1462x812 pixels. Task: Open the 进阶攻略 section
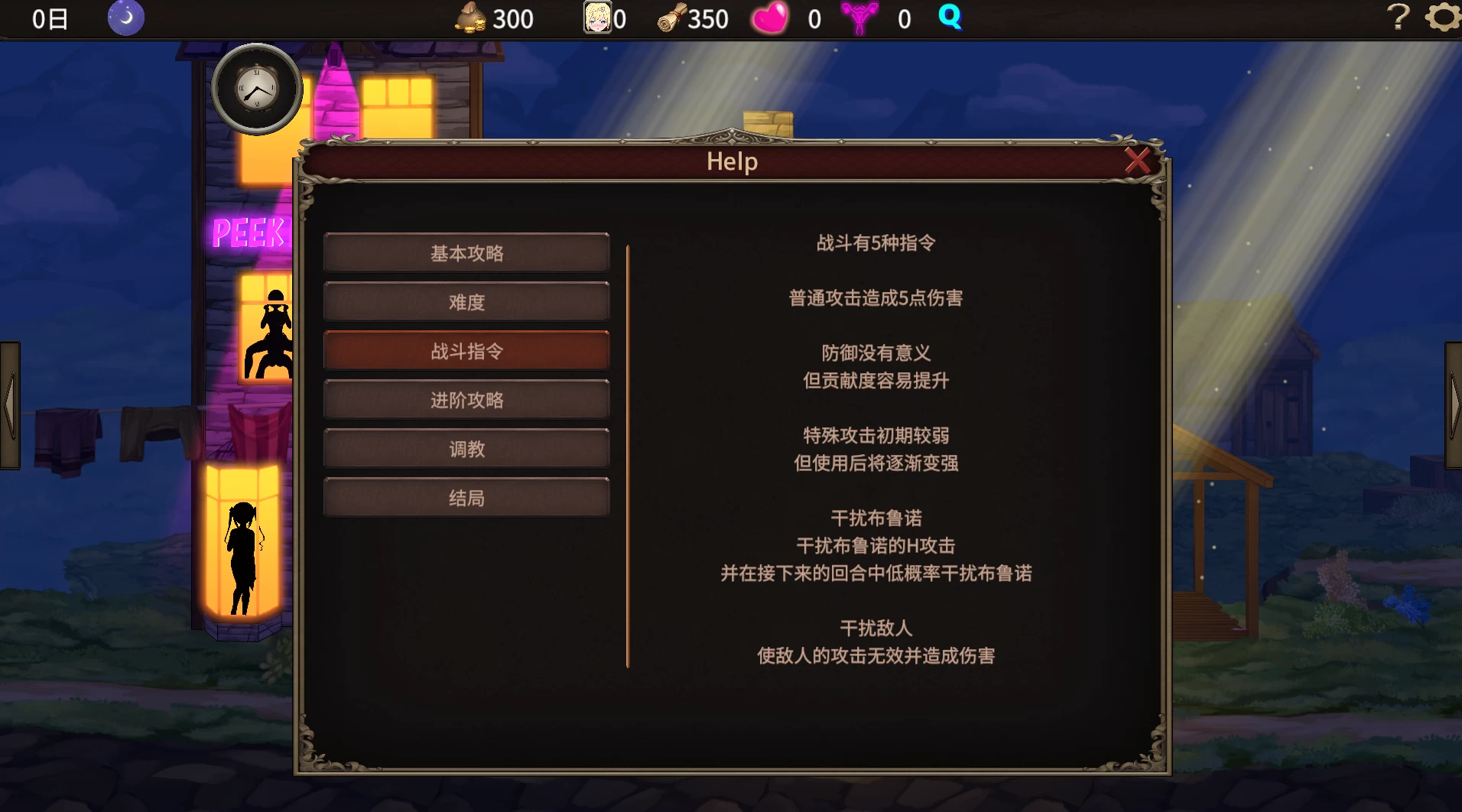466,399
